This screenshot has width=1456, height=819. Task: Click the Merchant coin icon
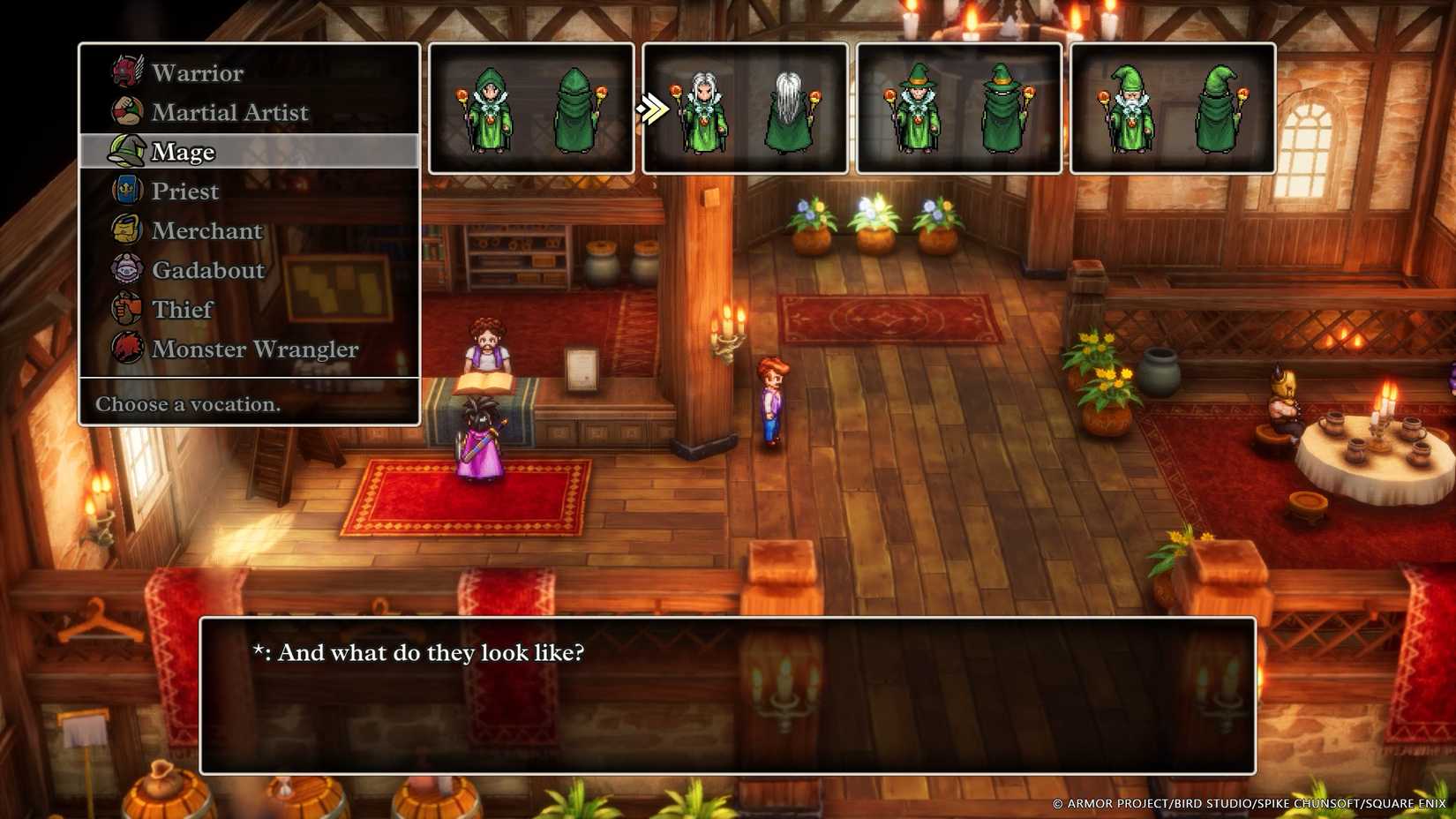click(x=126, y=230)
